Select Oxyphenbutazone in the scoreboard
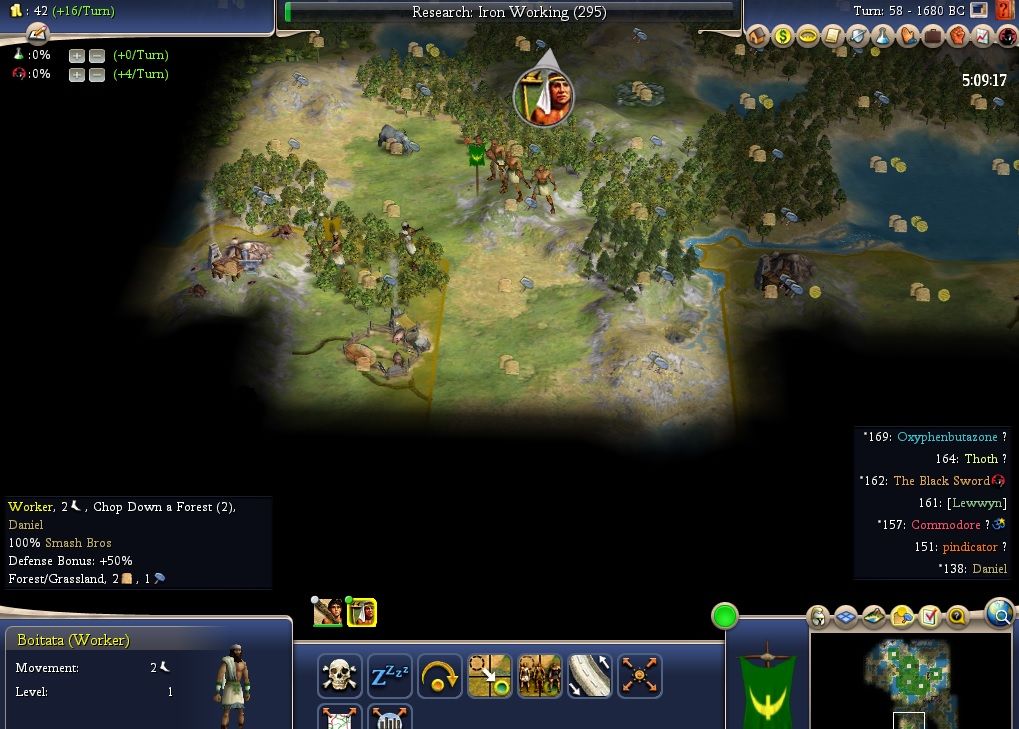The height and width of the screenshot is (729, 1019). click(x=946, y=437)
